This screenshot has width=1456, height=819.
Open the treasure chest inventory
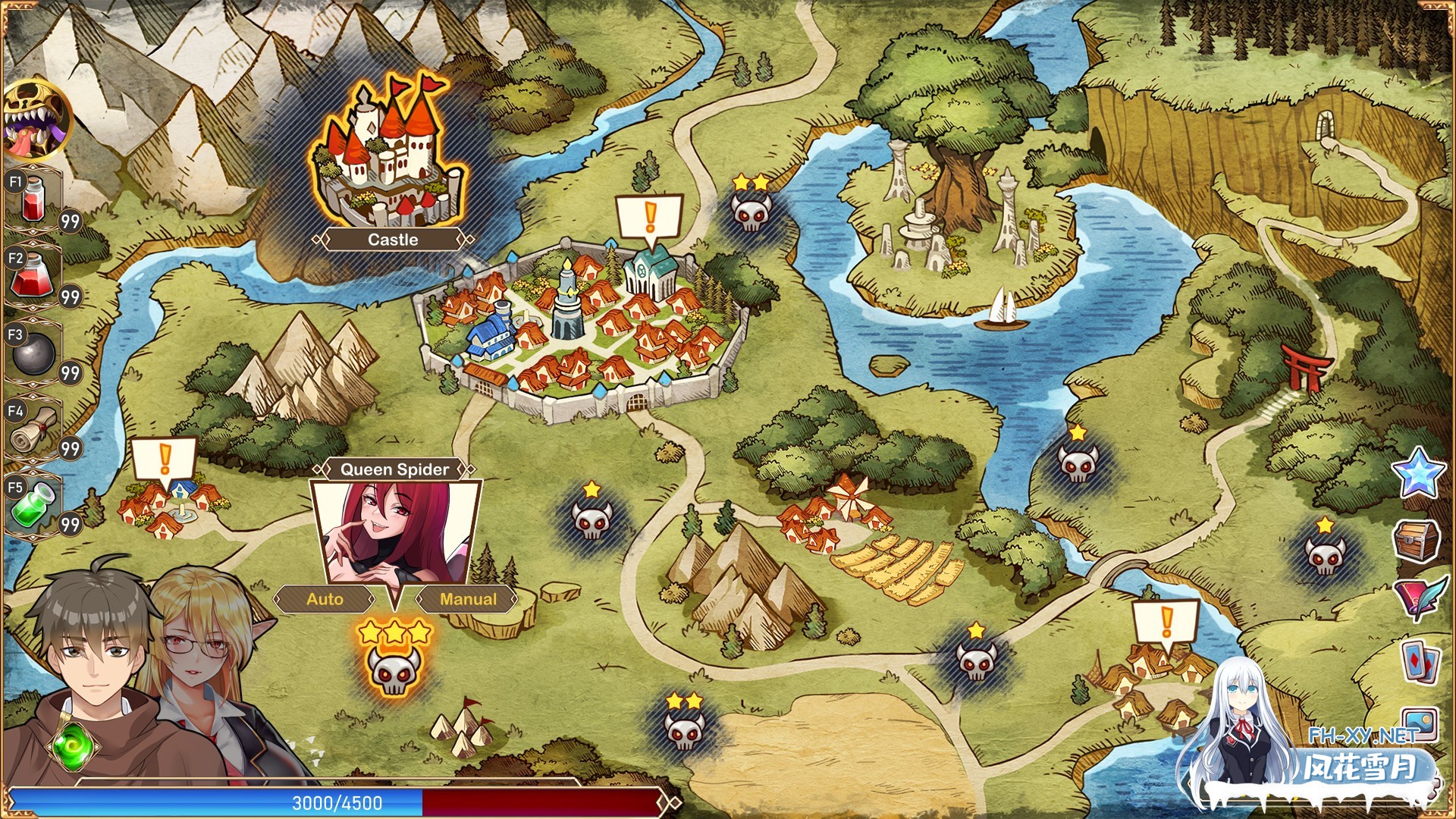click(1417, 540)
